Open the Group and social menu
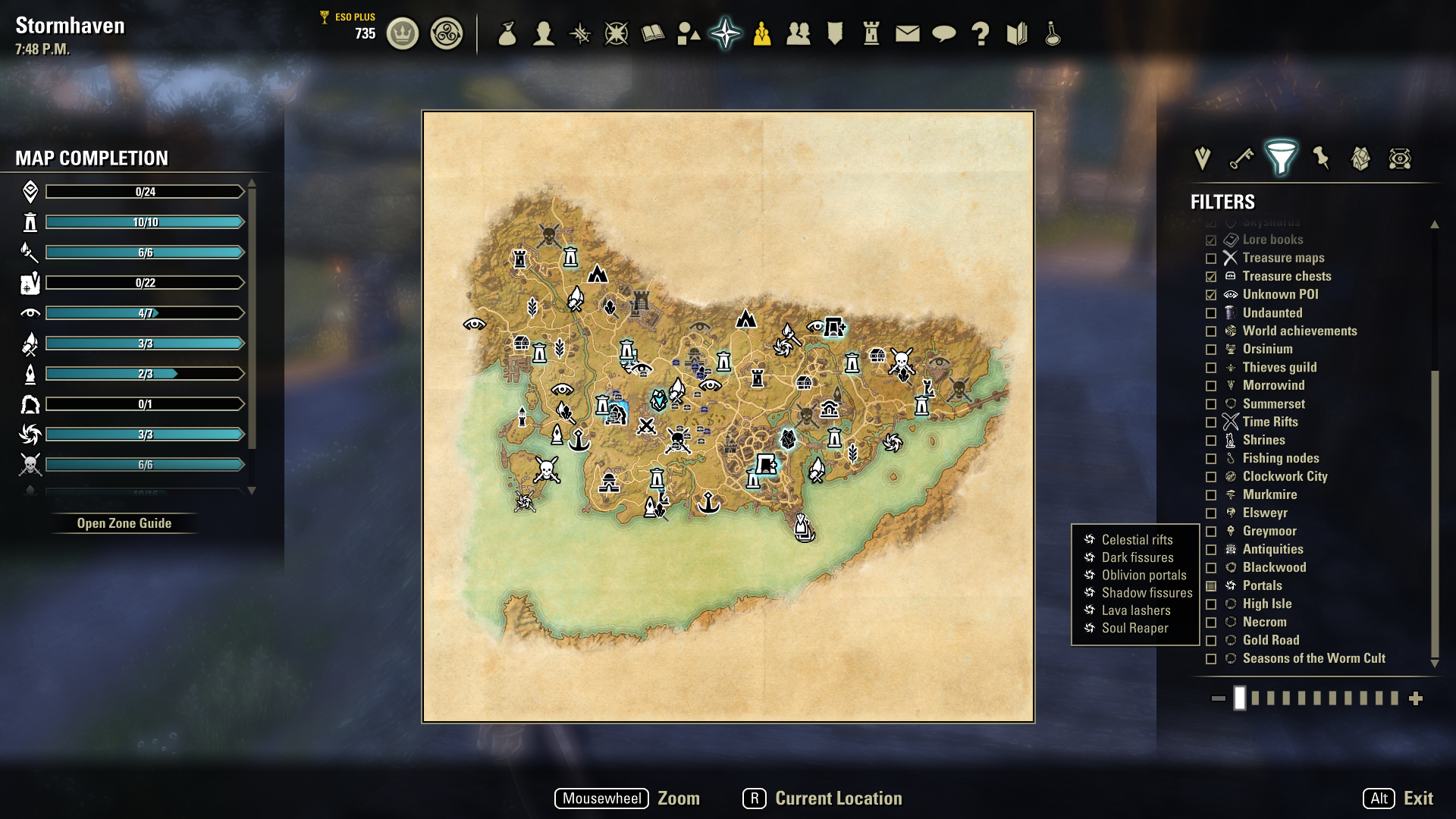Viewport: 1456px width, 819px height. [x=799, y=33]
